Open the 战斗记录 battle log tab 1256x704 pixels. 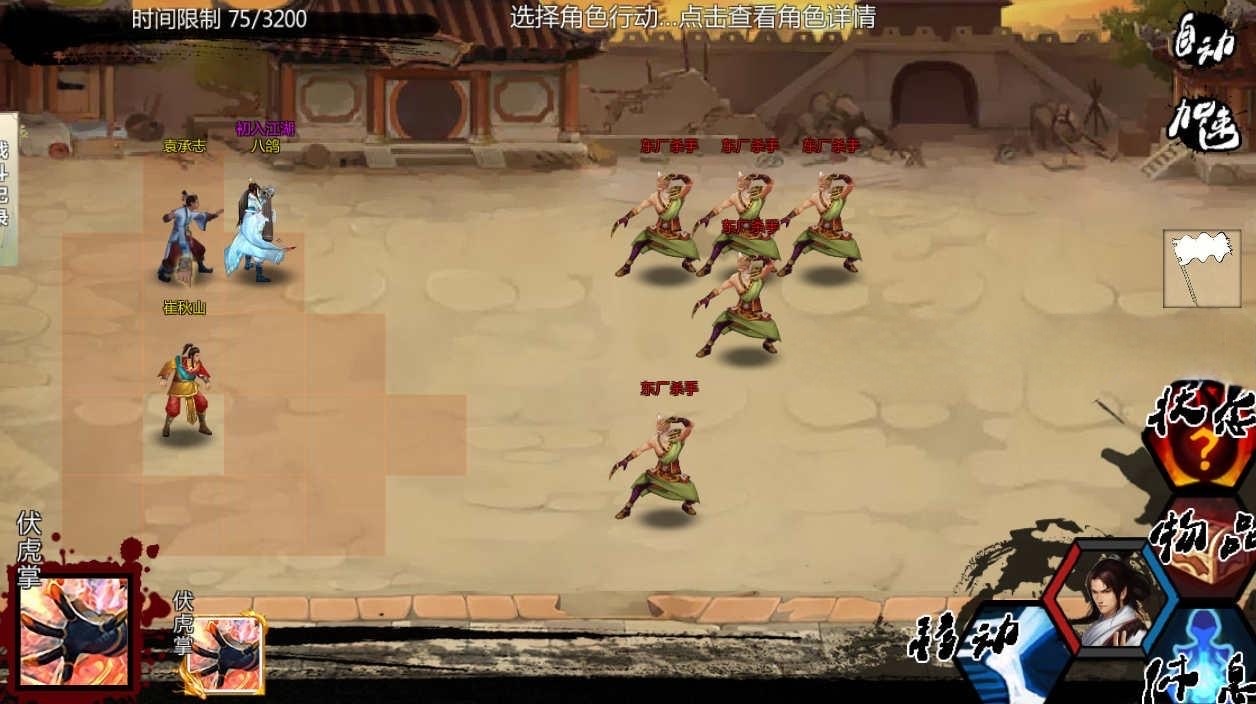pyautogui.click(x=6, y=190)
